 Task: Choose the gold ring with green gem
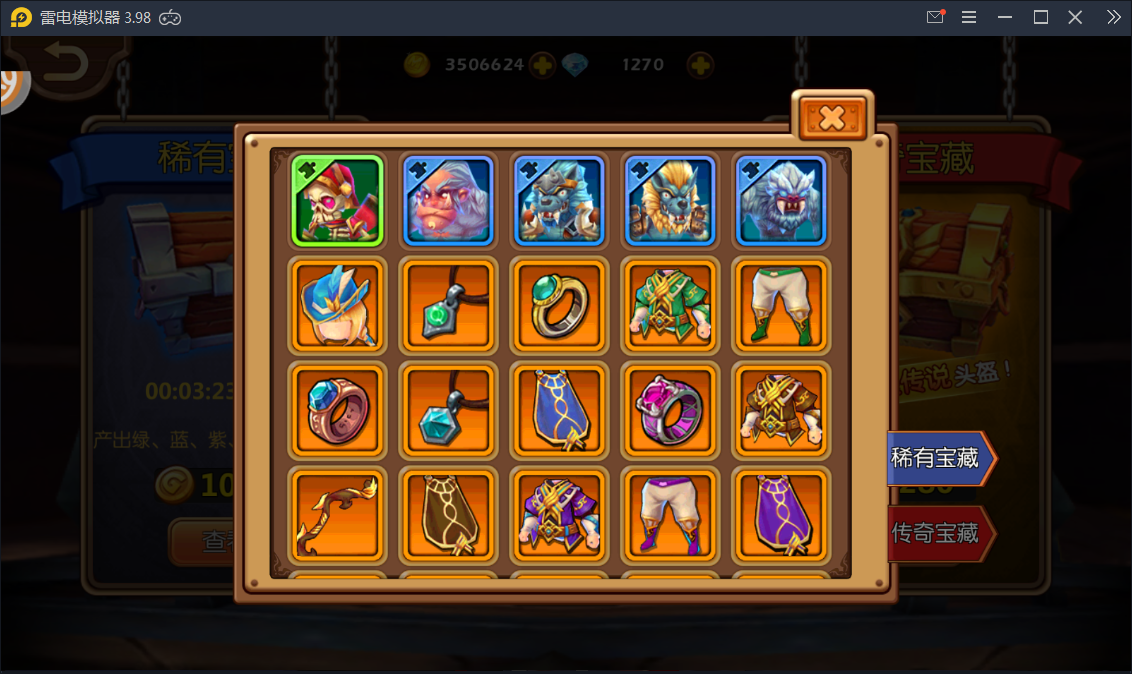tap(559, 306)
